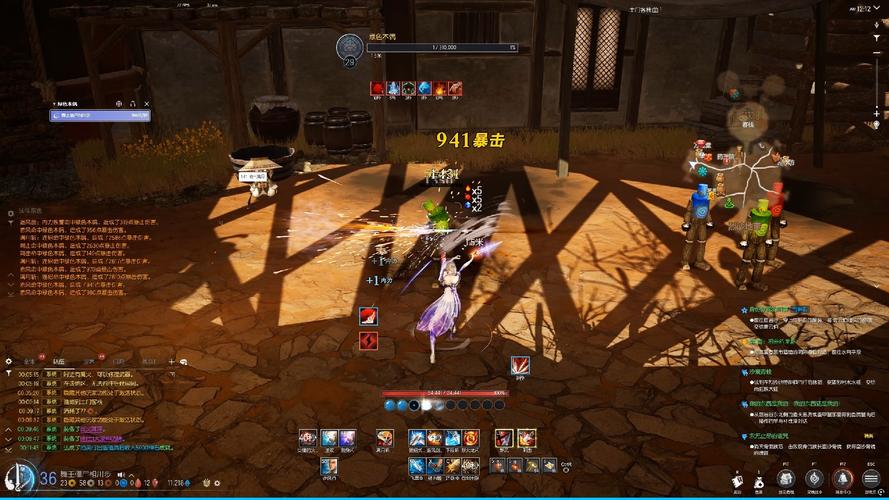Select the party member row in the party frame
This screenshot has width=889, height=500.
coord(100,116)
